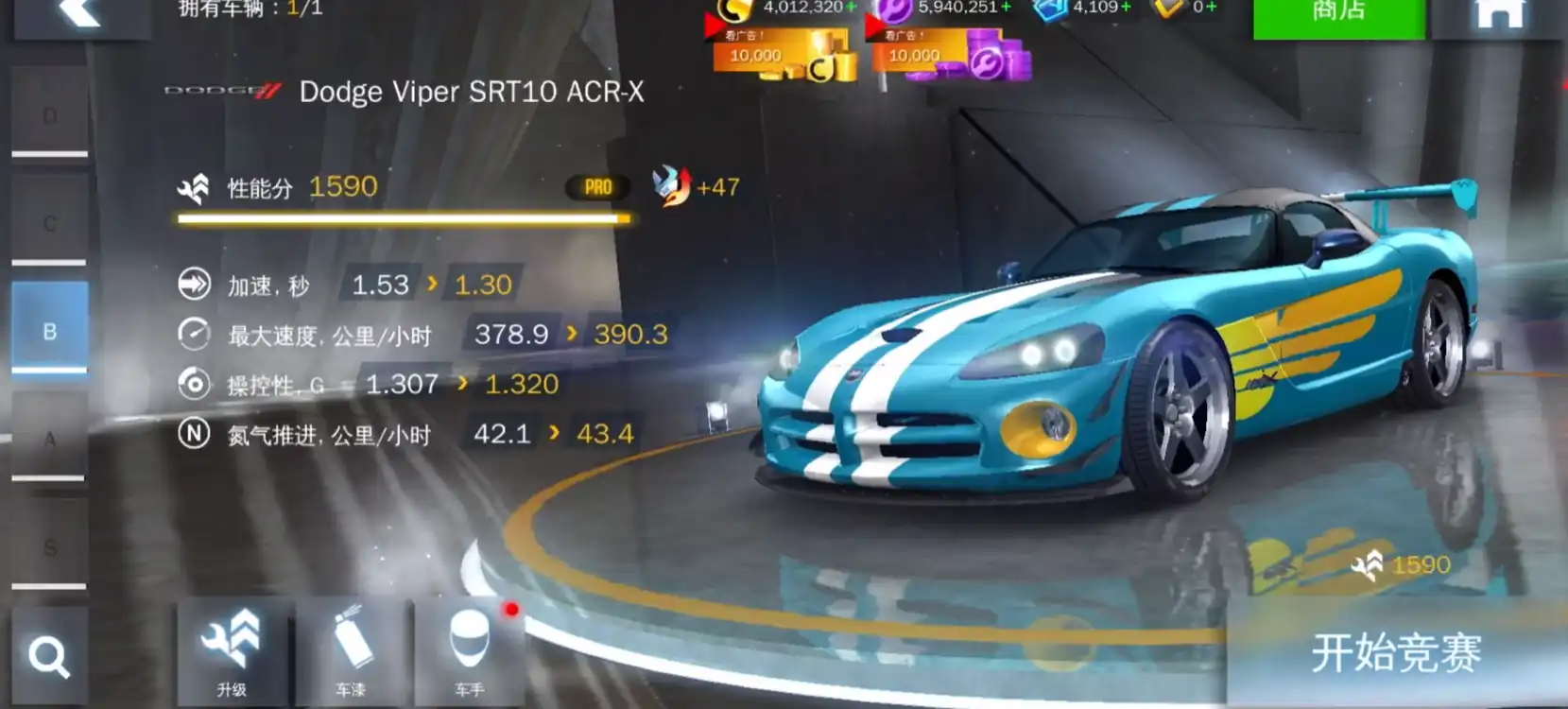Image resolution: width=1568 pixels, height=709 pixels.
Task: Select the C class tab
Action: tap(50, 223)
